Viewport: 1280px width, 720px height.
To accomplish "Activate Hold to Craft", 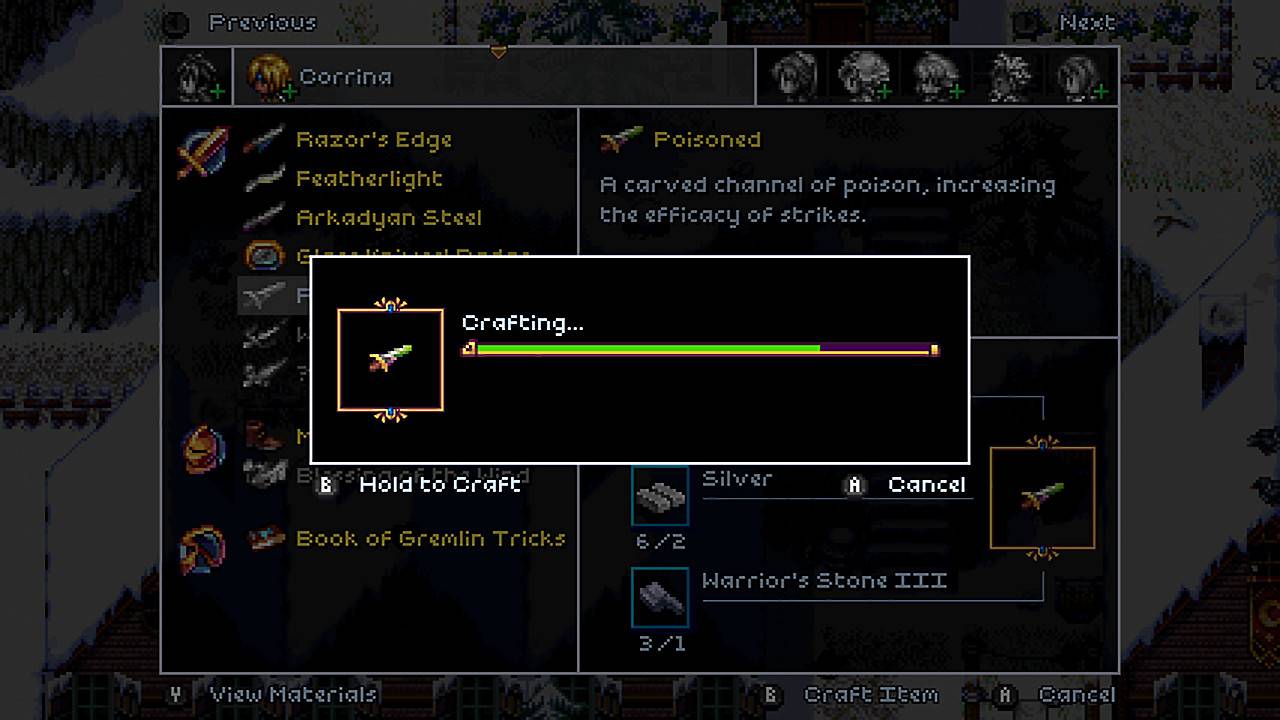I will pos(440,484).
